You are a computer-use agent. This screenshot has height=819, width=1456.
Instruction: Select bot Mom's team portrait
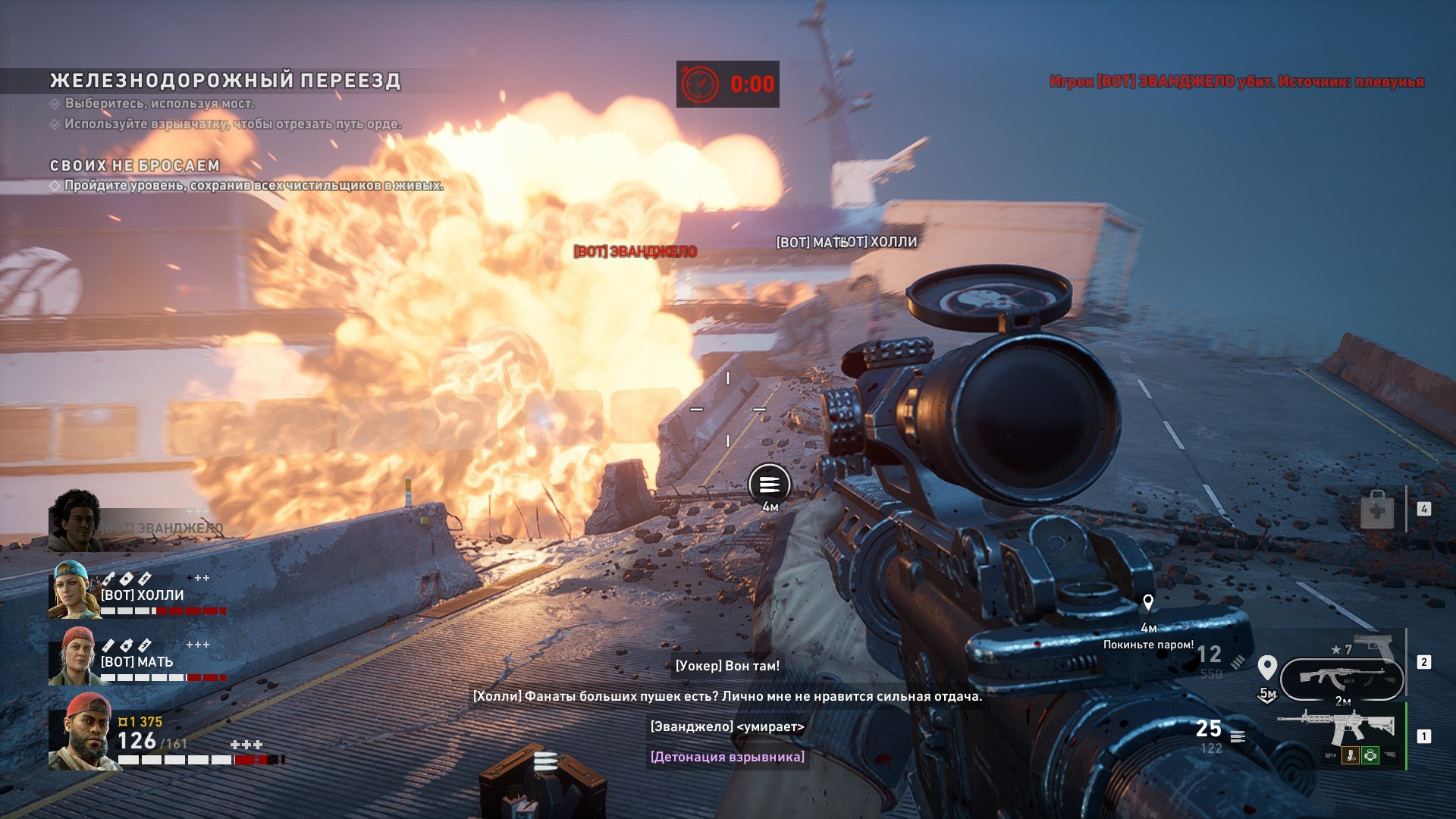74,656
